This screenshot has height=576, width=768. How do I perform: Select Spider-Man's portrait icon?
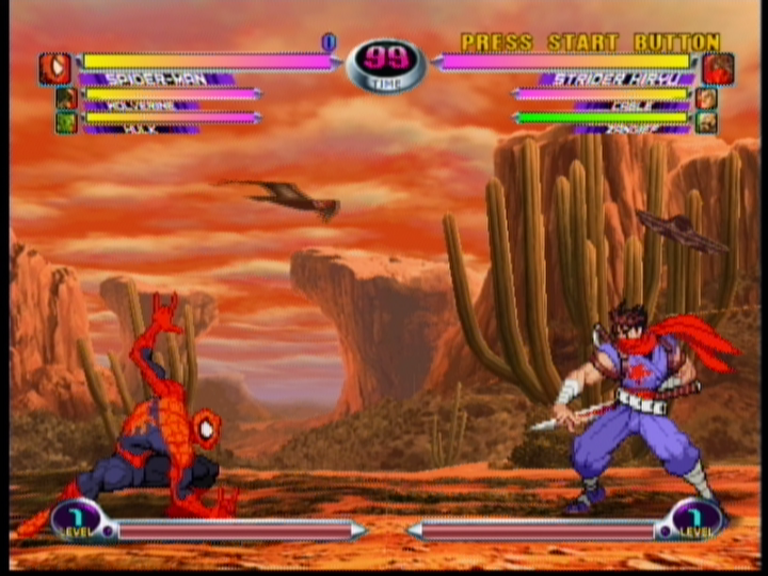tap(55, 69)
